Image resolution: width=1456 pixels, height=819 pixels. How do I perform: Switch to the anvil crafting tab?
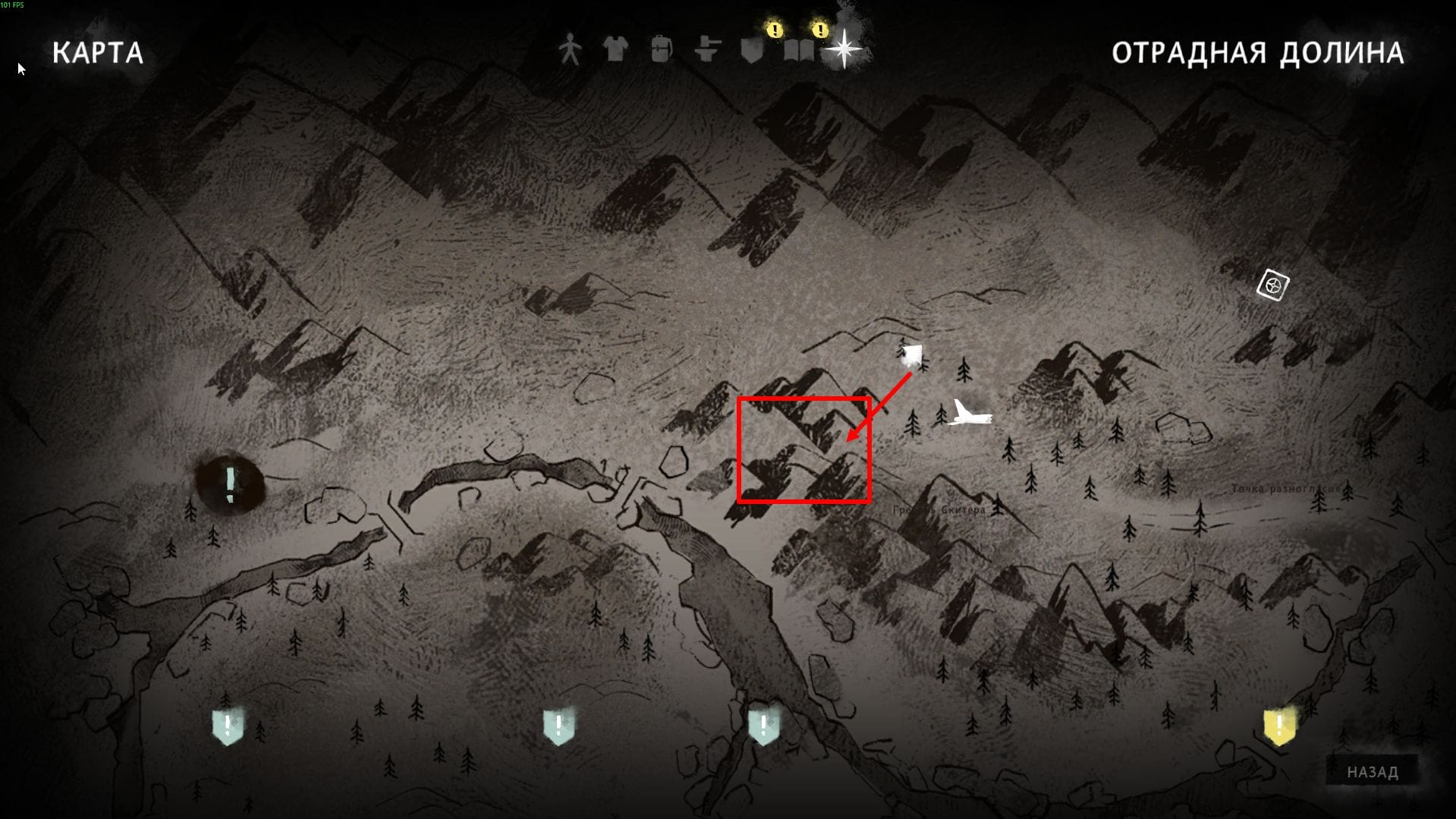pos(707,50)
